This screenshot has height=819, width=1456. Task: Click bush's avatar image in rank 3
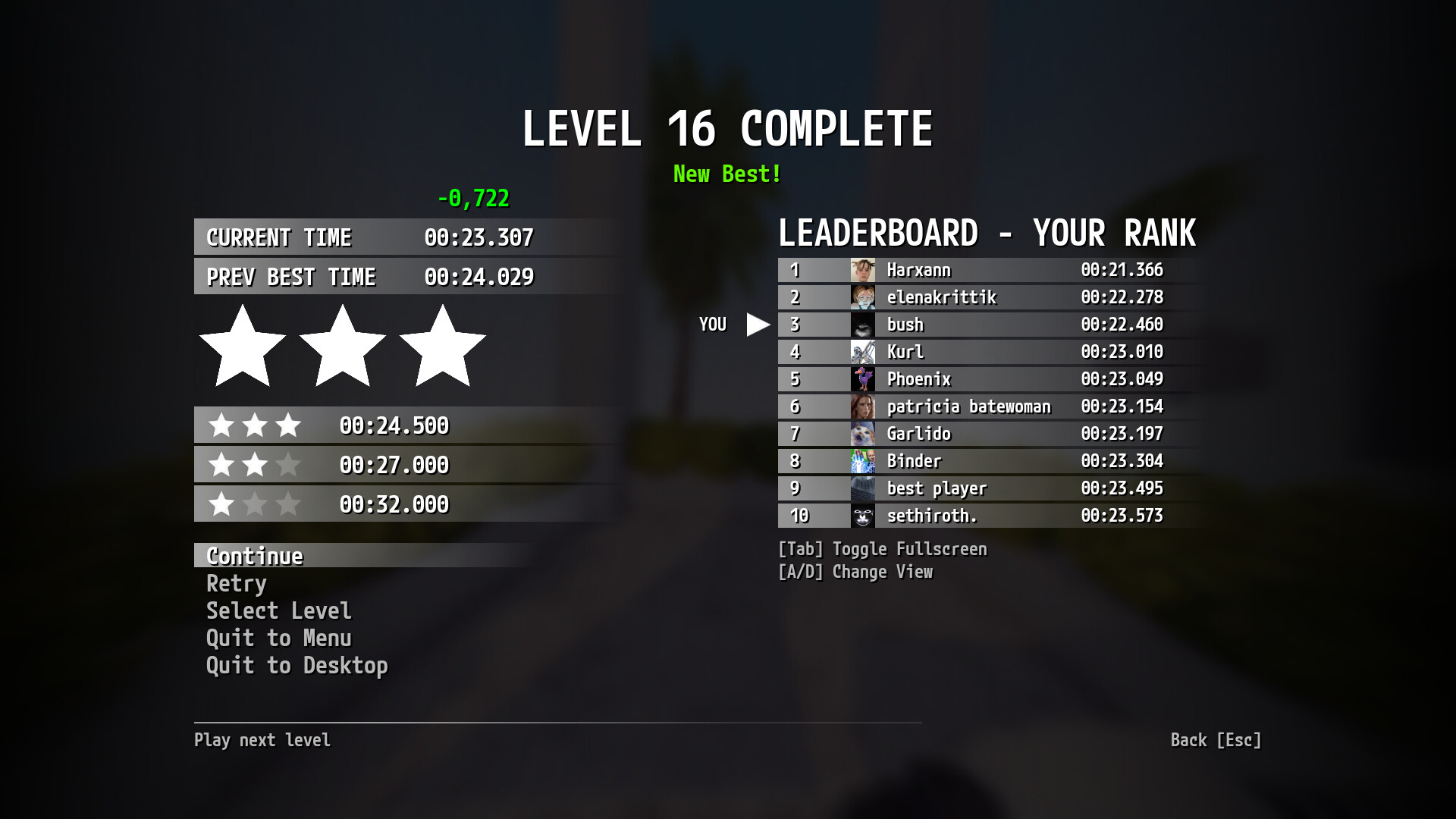point(864,325)
